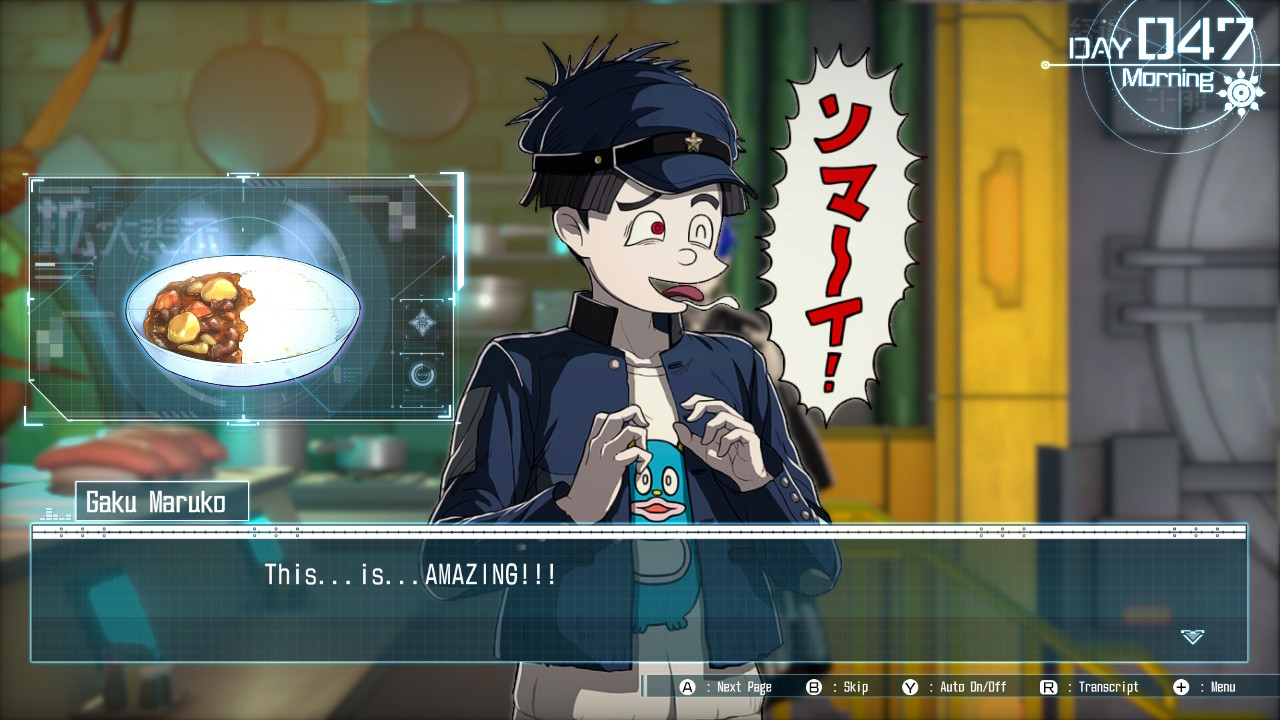This screenshot has width=1280, height=720.
Task: Click the dialogue advance arrow indicator
Action: (x=1192, y=636)
